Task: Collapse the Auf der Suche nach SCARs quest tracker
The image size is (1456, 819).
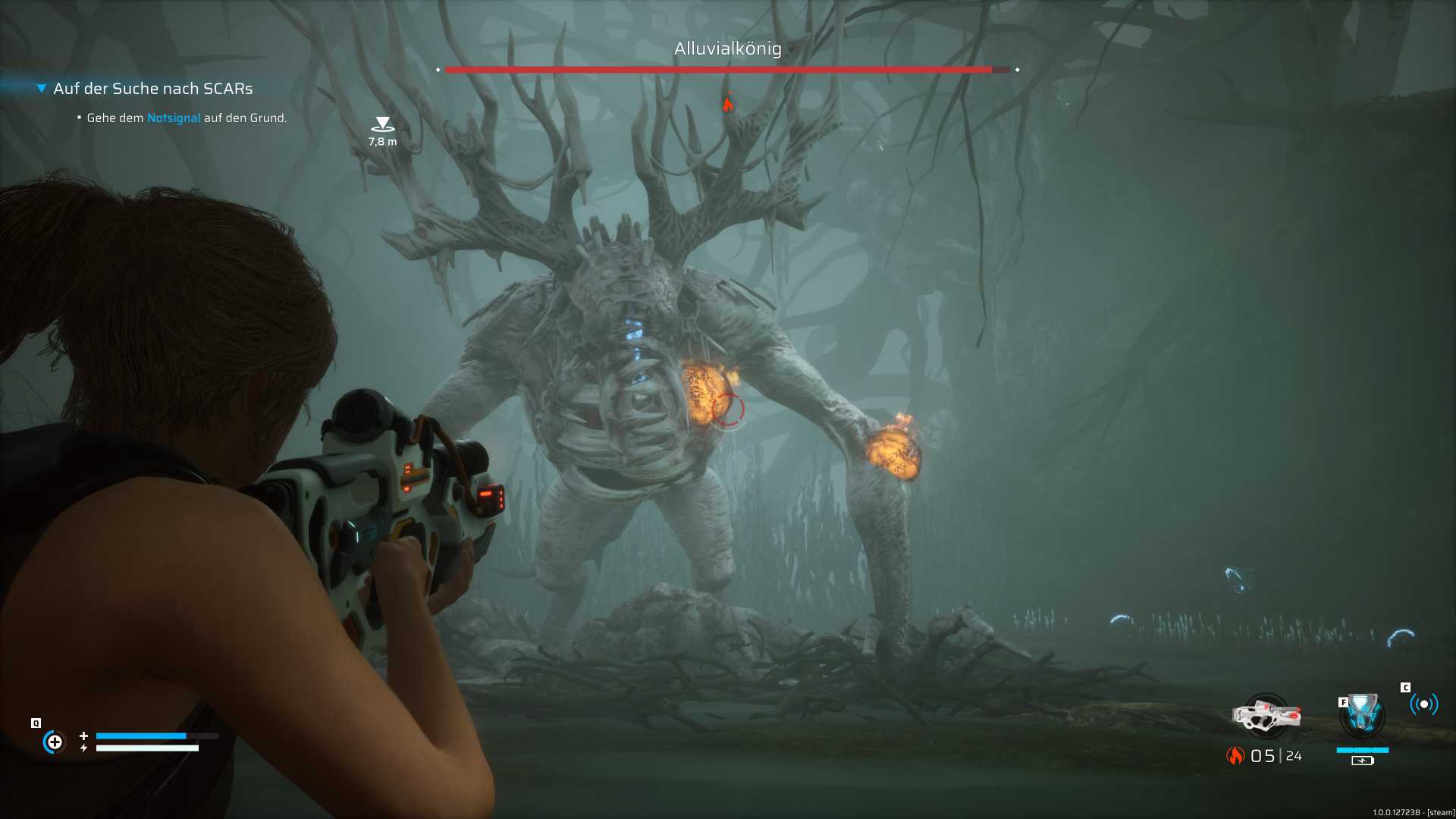Action: pos(42,89)
